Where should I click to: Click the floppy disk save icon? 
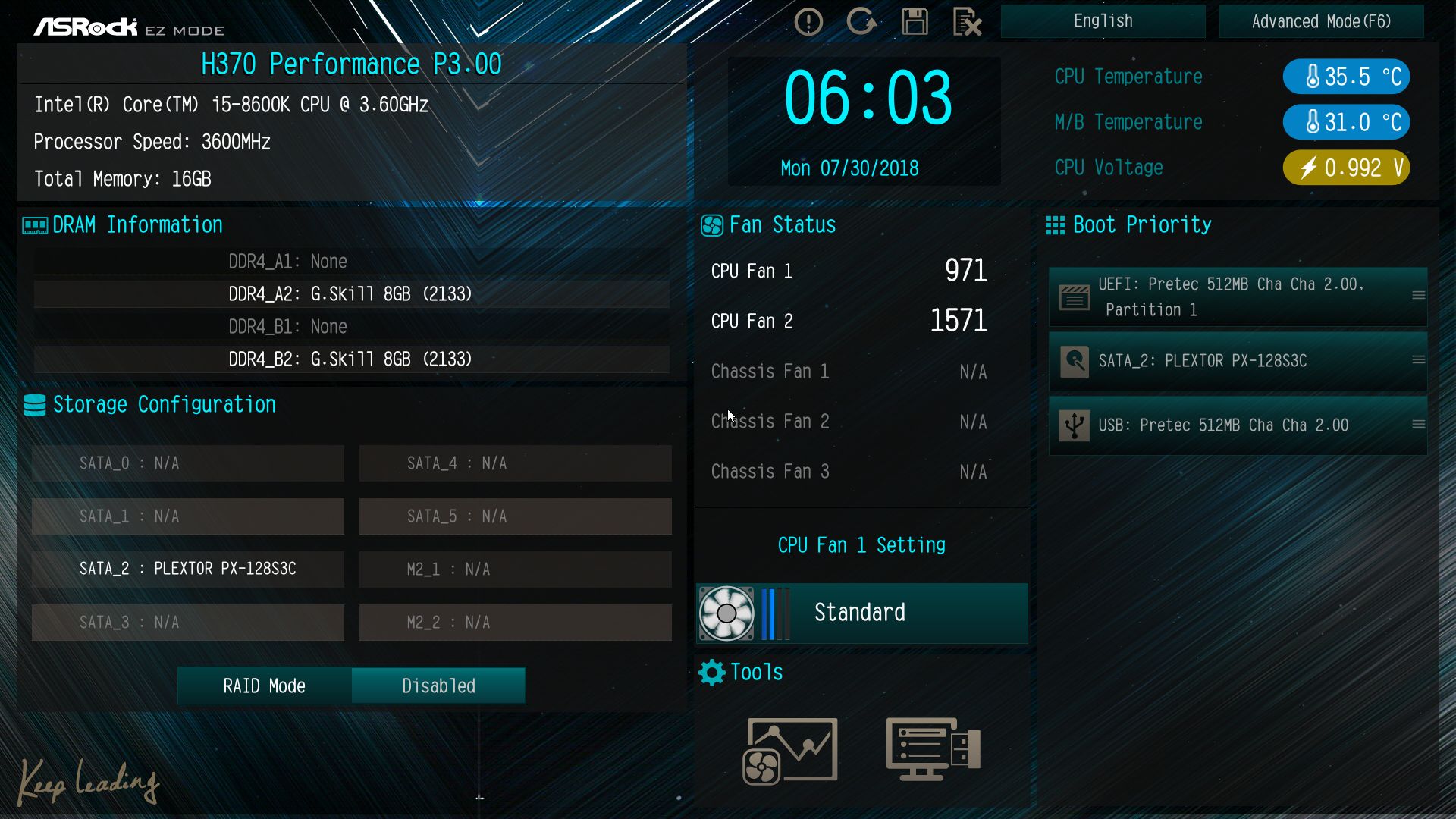coord(915,22)
